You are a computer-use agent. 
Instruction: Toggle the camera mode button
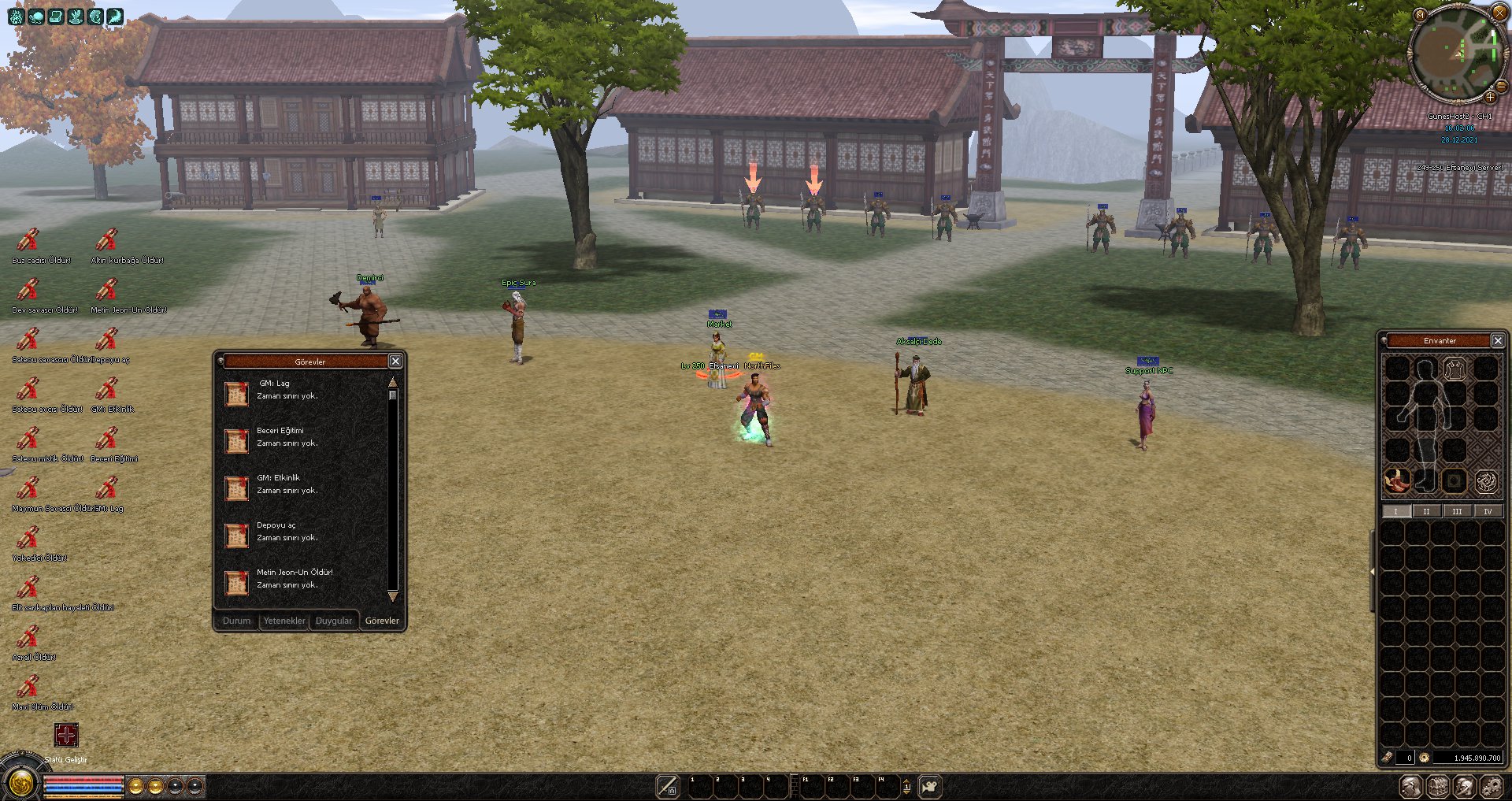(930, 786)
